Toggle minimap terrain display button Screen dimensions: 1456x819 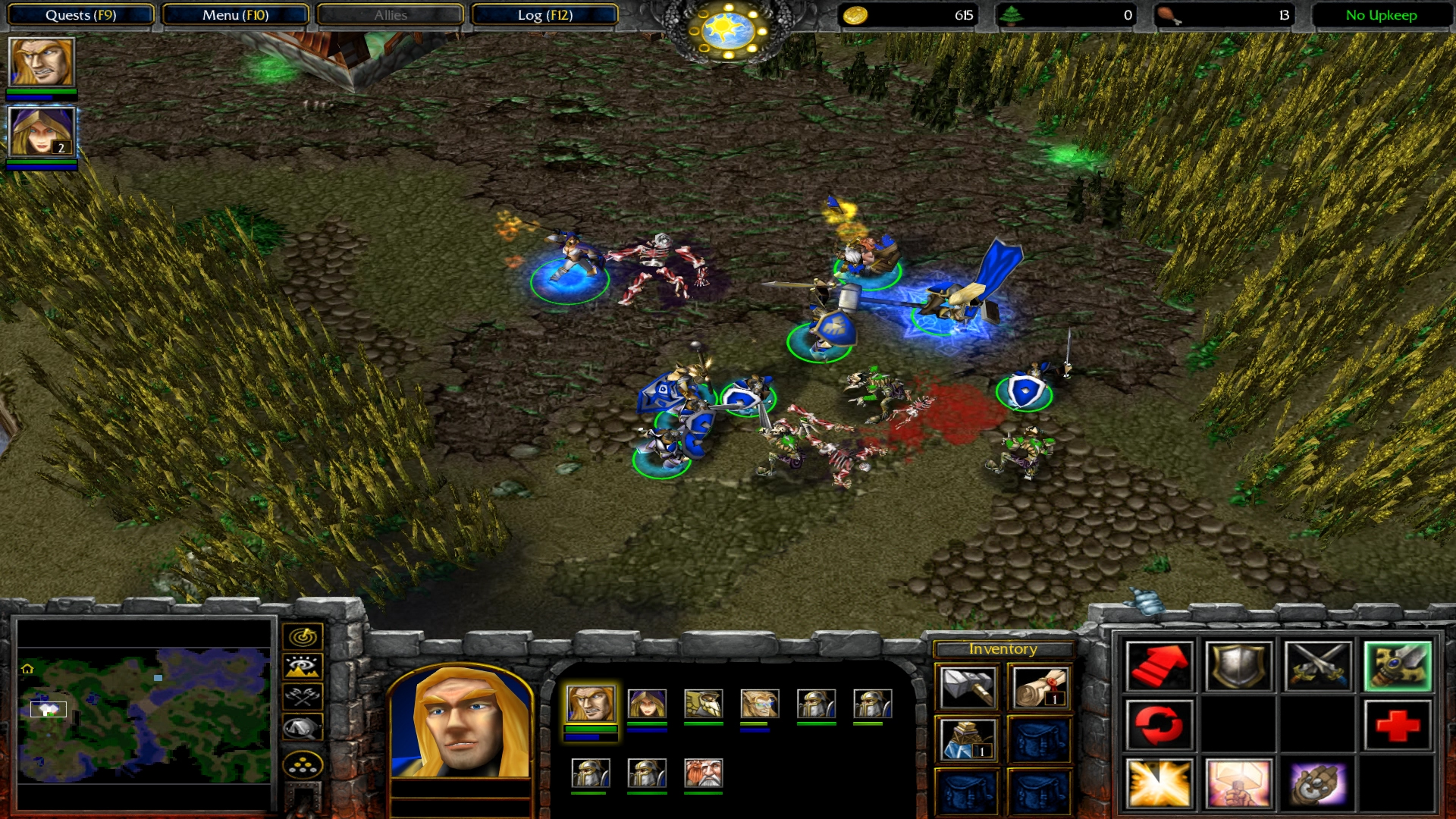(303, 667)
